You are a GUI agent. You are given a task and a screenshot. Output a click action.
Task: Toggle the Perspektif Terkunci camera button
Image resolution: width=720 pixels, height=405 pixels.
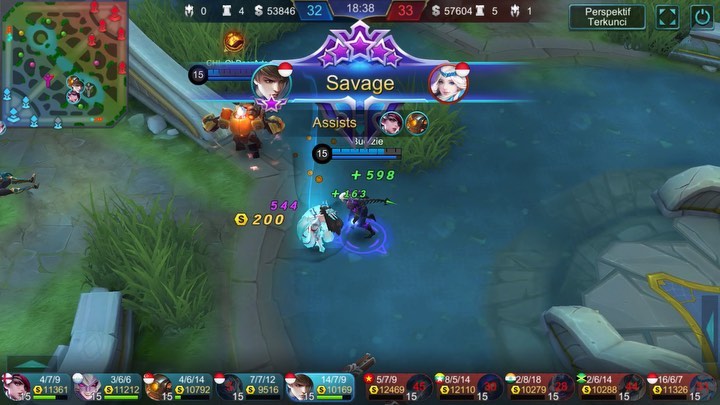(x=607, y=16)
